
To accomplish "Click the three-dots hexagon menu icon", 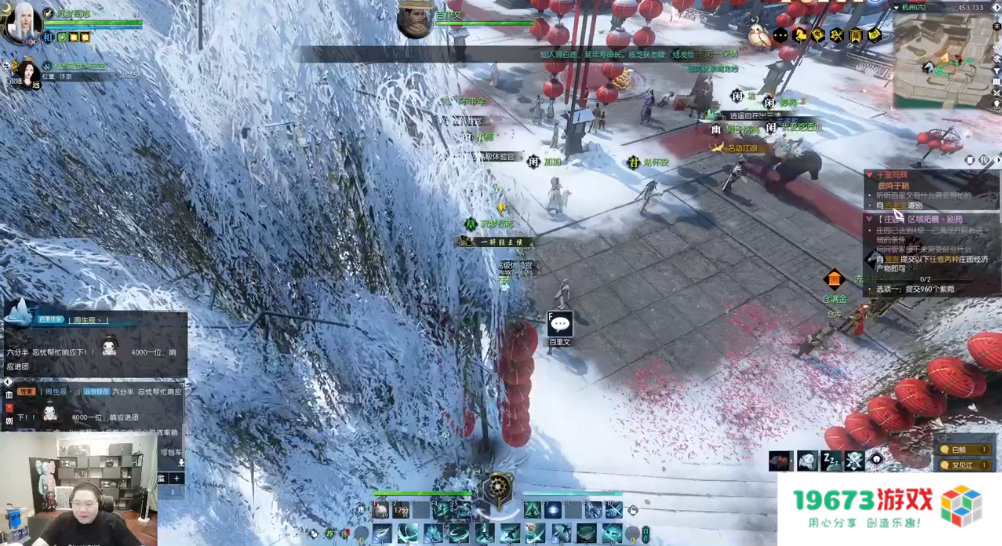I will (780, 36).
